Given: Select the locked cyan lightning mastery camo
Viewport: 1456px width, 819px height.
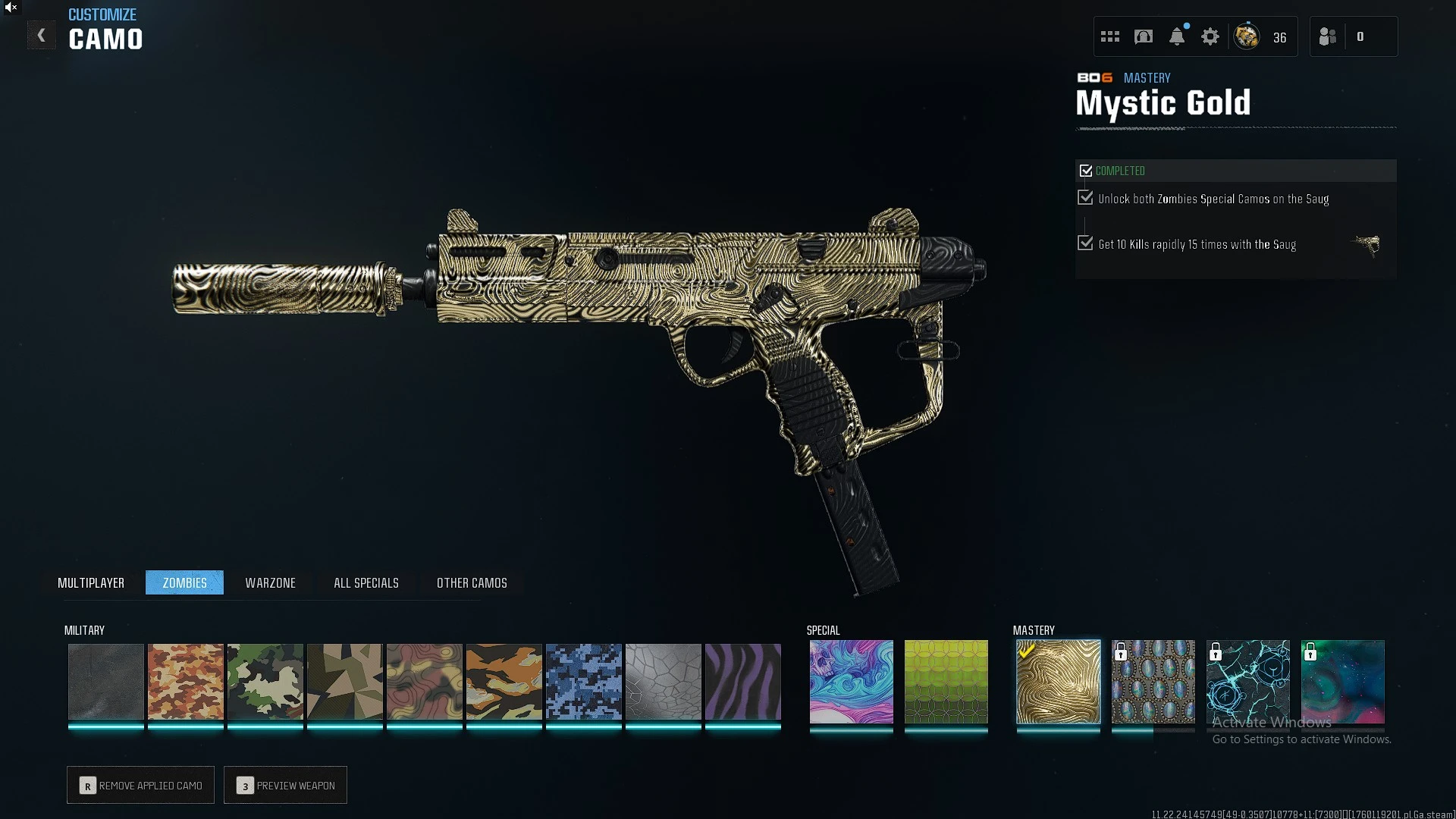Looking at the screenshot, I should (1247, 681).
